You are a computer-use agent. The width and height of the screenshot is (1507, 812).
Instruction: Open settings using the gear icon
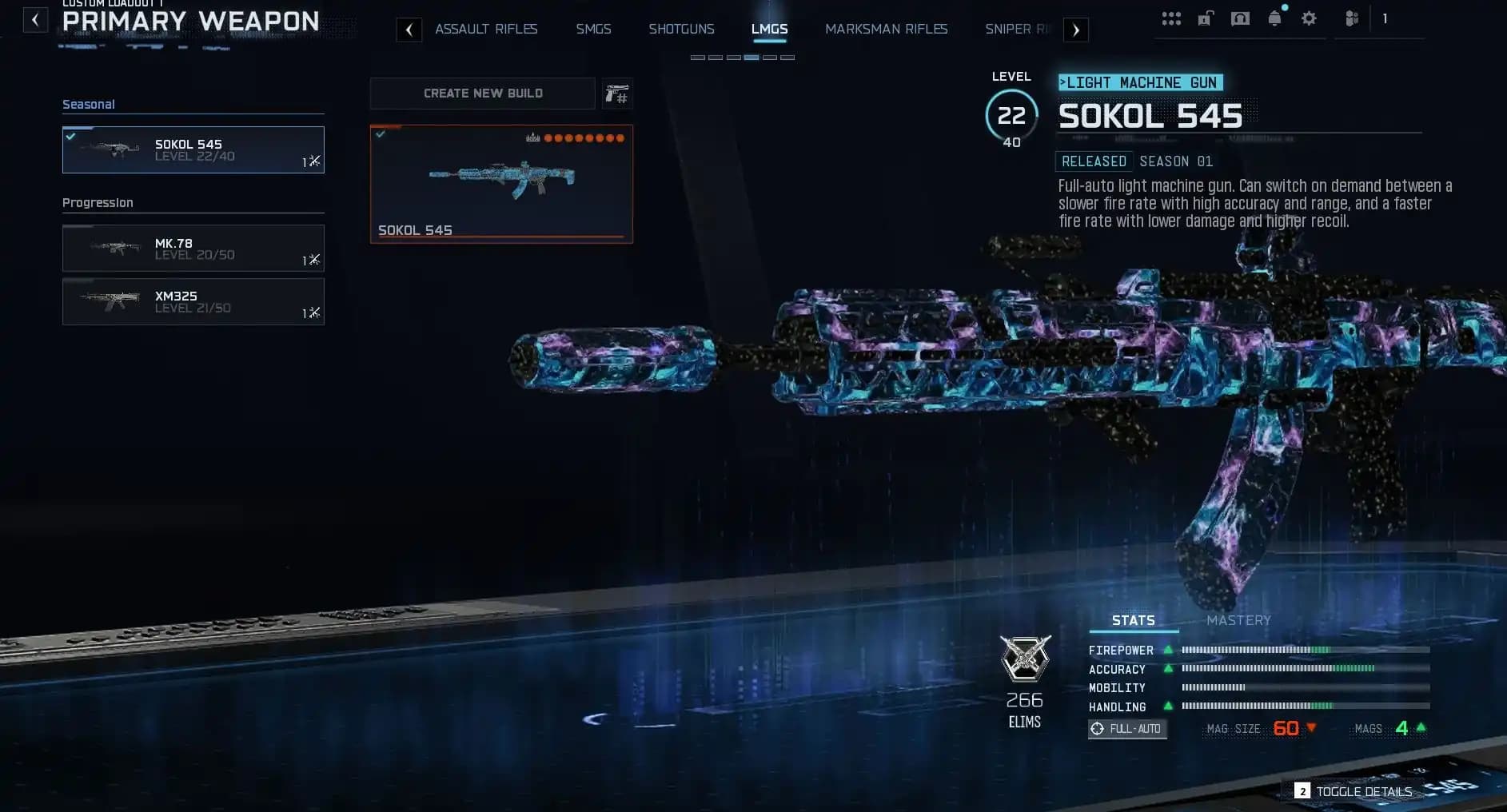tap(1310, 18)
